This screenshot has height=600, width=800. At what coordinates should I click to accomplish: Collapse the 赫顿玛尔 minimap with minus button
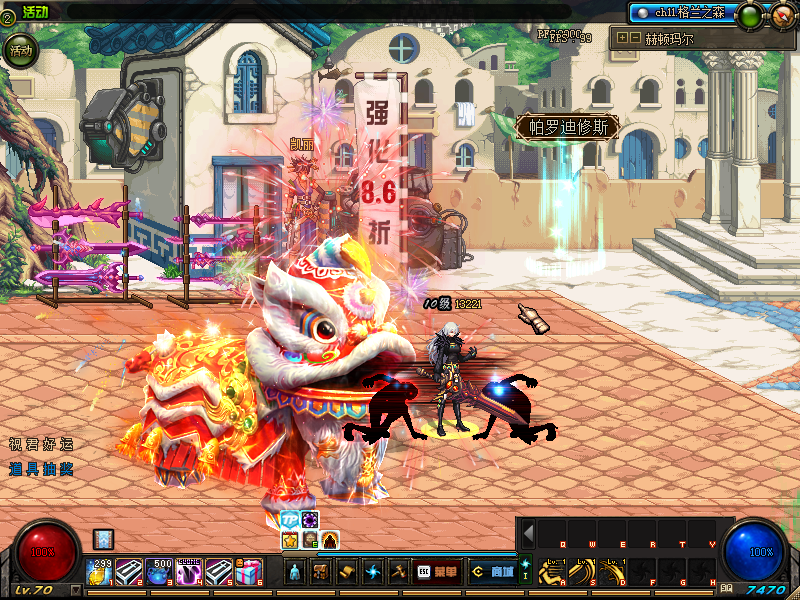click(x=635, y=38)
